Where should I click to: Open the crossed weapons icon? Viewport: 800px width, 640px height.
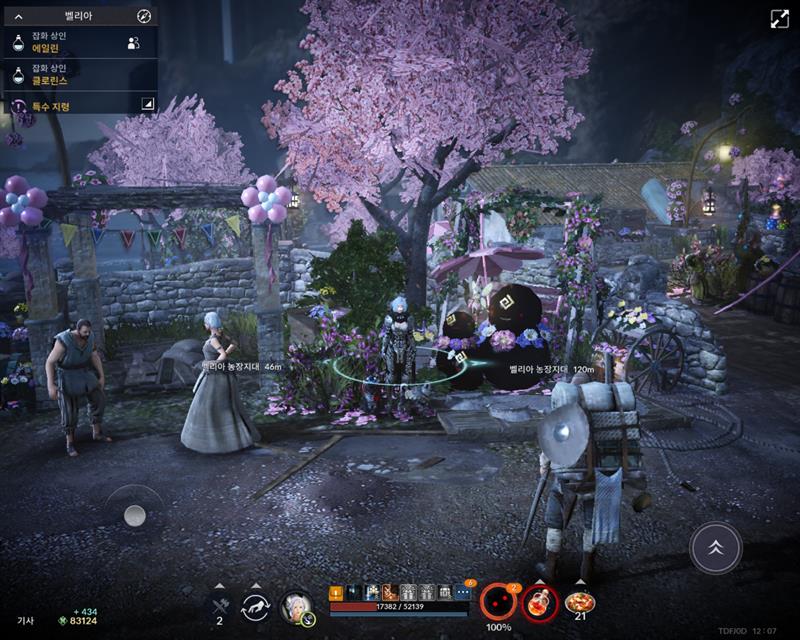[x=219, y=604]
